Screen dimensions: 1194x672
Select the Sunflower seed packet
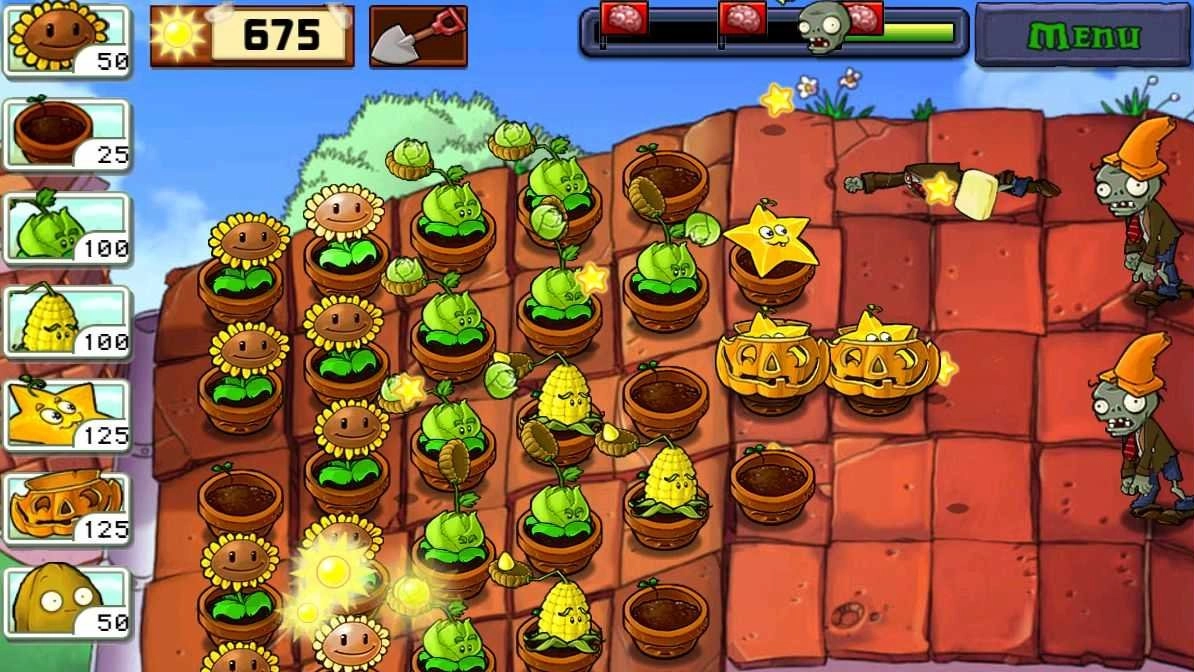click(x=68, y=40)
